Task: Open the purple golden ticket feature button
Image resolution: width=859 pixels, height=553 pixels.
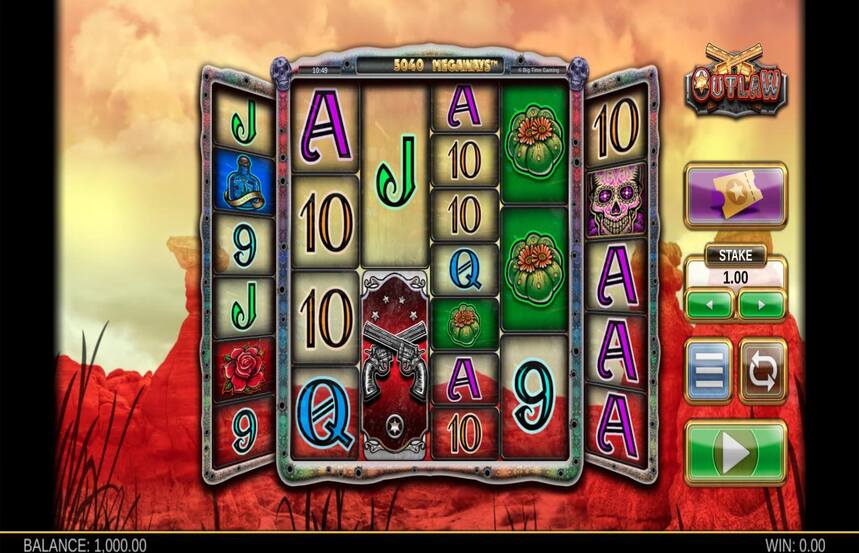Action: [x=735, y=196]
